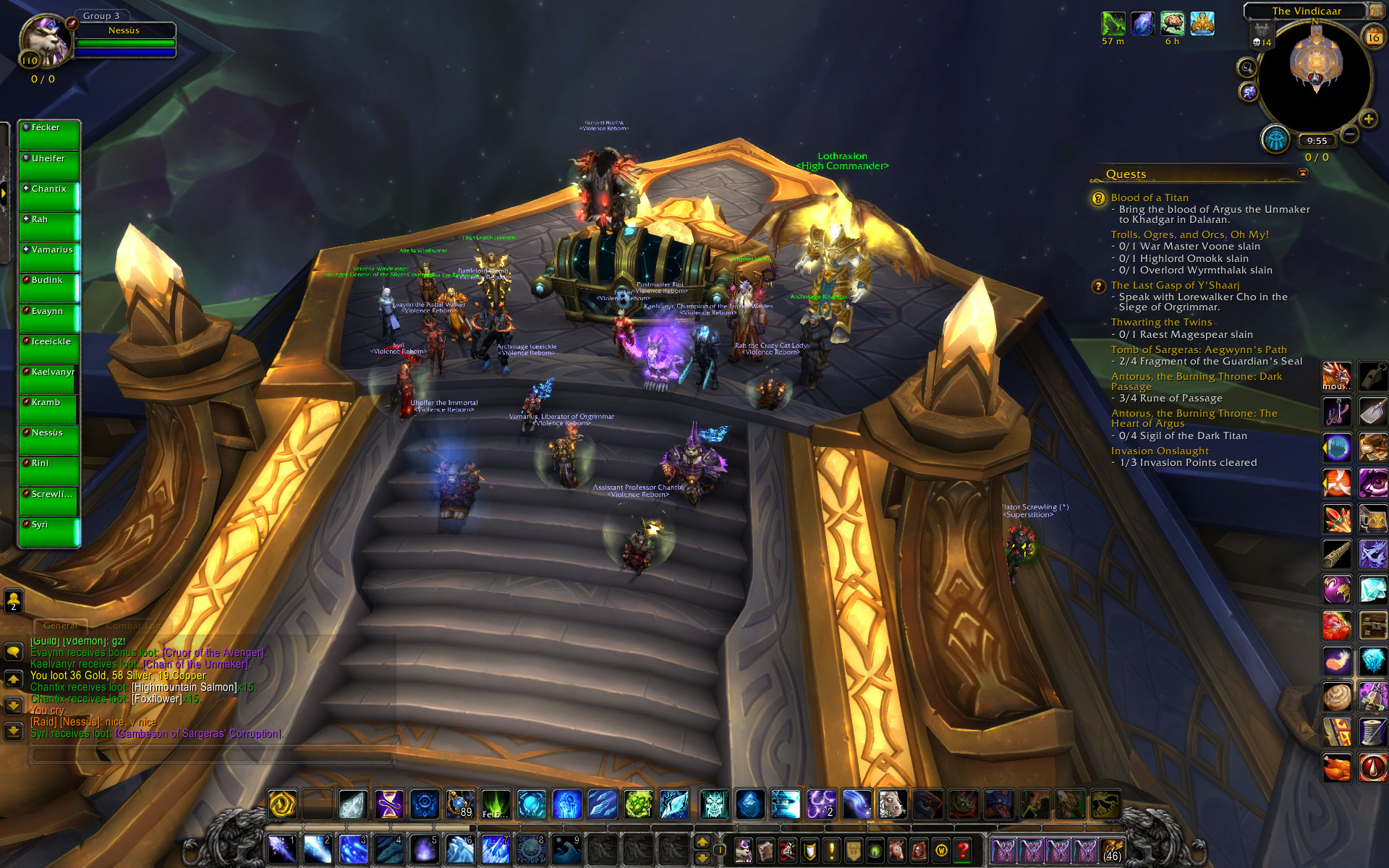The width and height of the screenshot is (1389, 868).
Task: Open the backpack showing 46 free slots
Action: 1111,850
